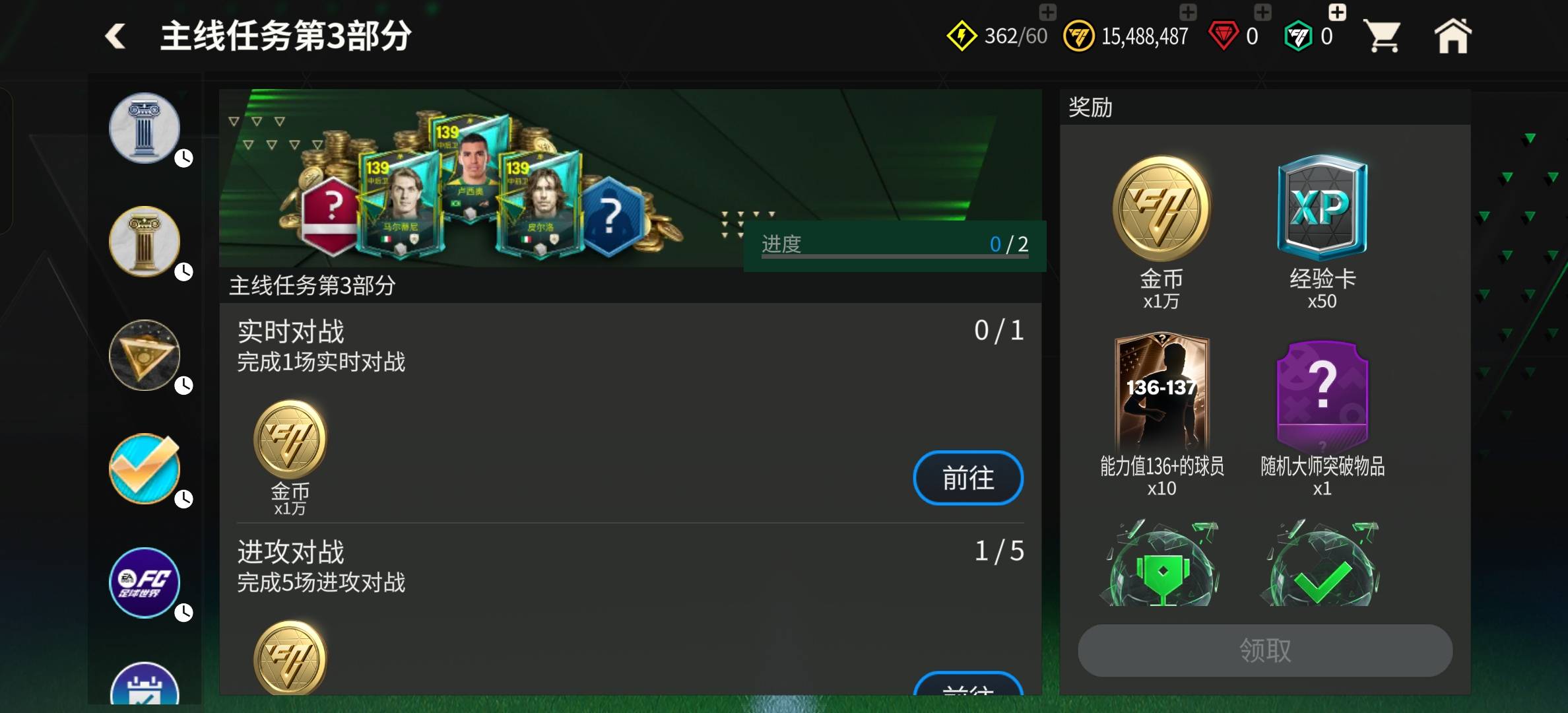Viewport: 1568px width, 713px height.
Task: Return to home screen via house icon
Action: pyautogui.click(x=1454, y=36)
